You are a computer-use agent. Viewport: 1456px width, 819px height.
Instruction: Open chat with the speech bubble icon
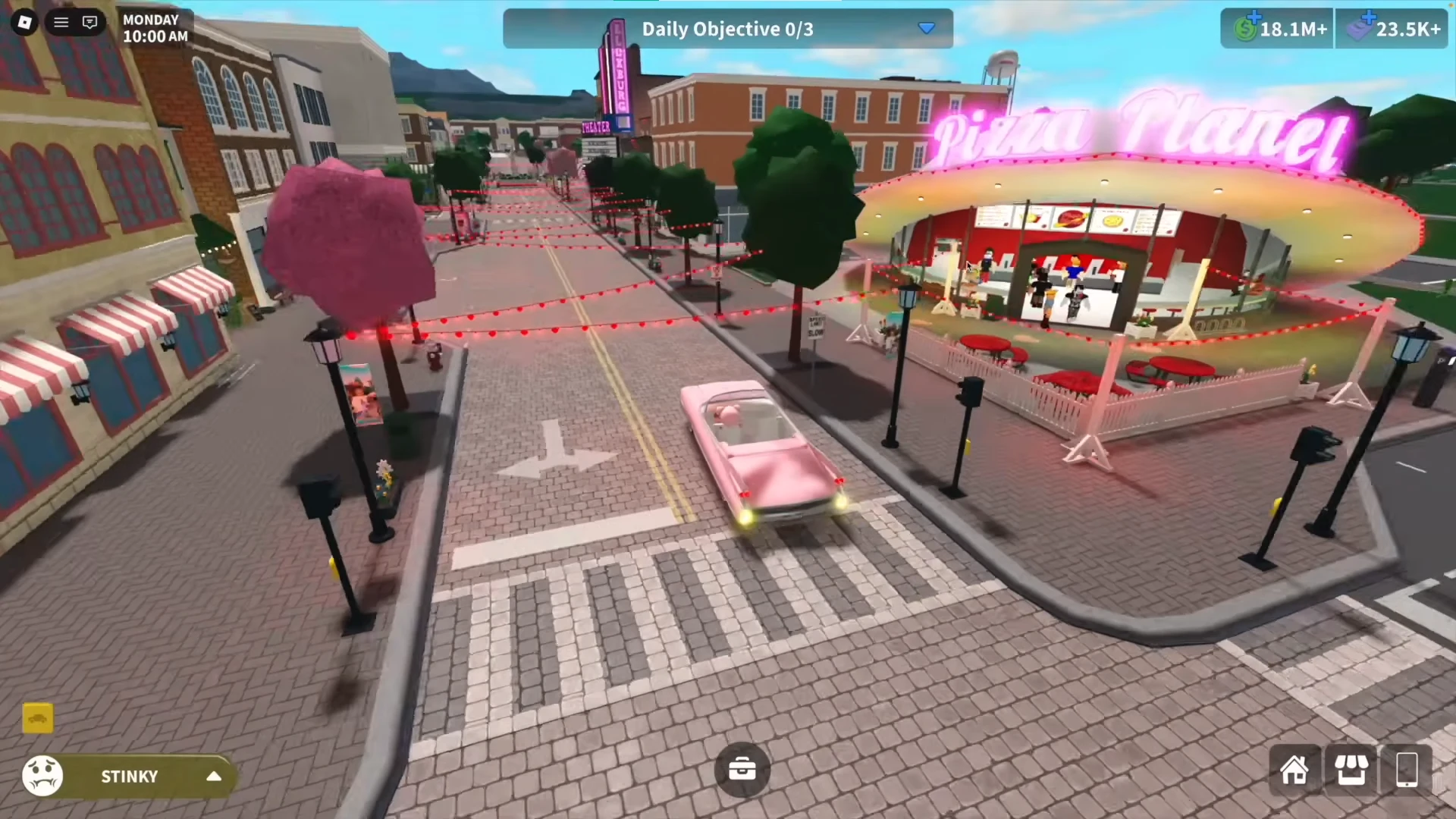tap(89, 22)
